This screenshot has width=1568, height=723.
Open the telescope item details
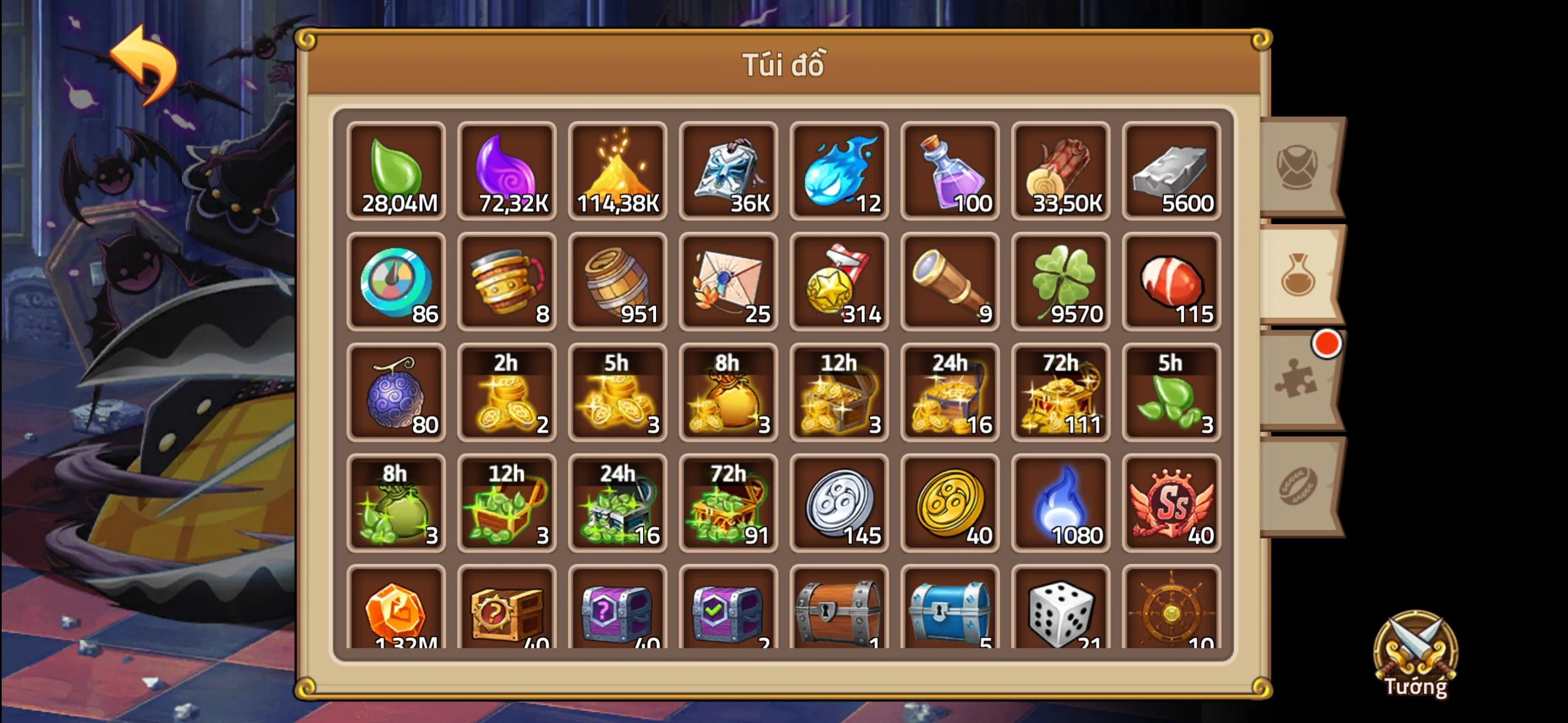949,283
